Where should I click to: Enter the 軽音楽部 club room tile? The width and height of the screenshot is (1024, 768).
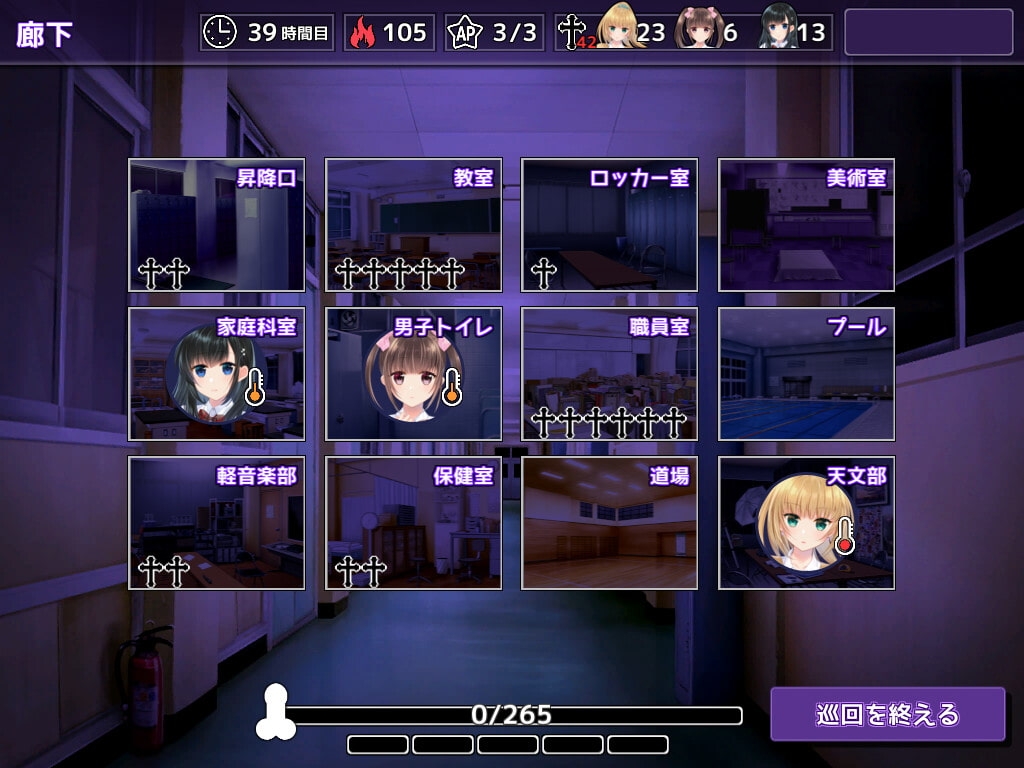pyautogui.click(x=217, y=523)
